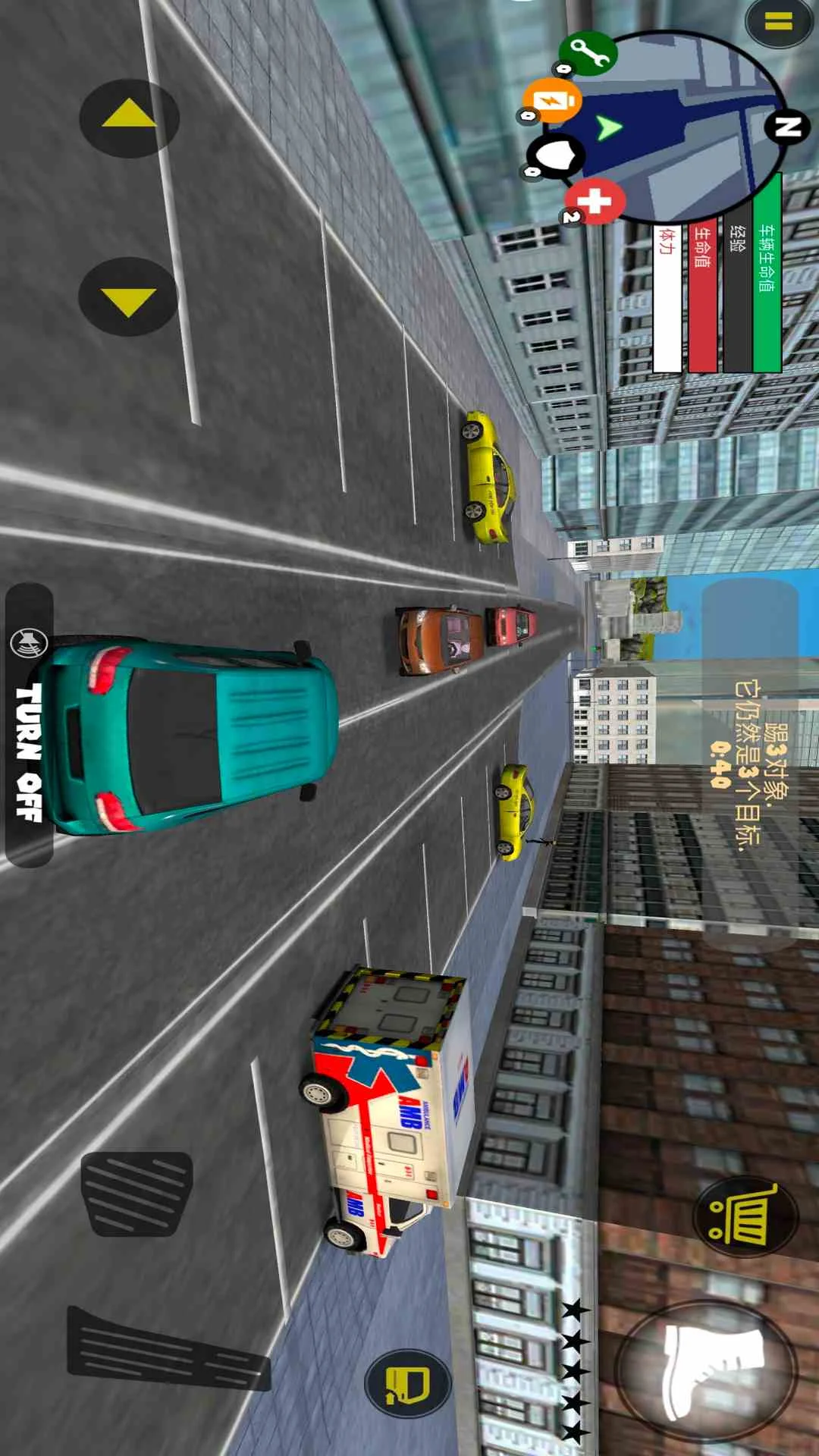
Task: Steer with the down arrow button
Action: coord(128,297)
